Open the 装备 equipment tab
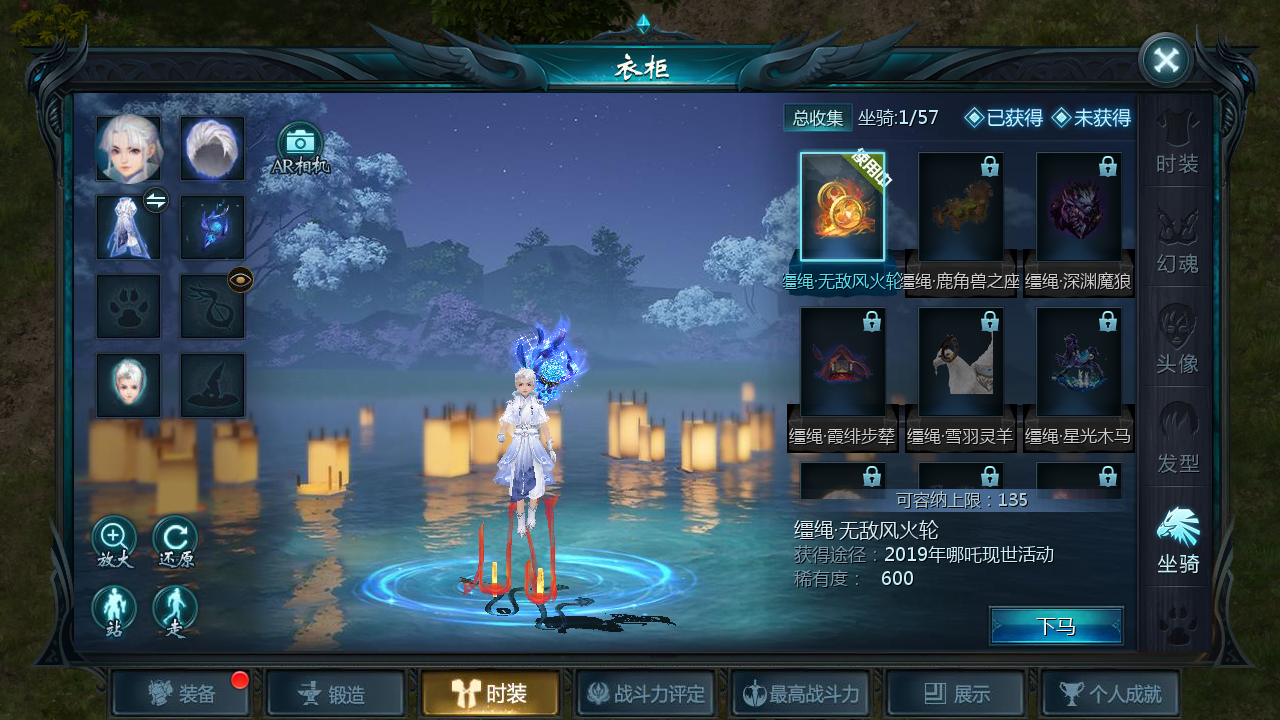1280x720 pixels. pyautogui.click(x=181, y=693)
